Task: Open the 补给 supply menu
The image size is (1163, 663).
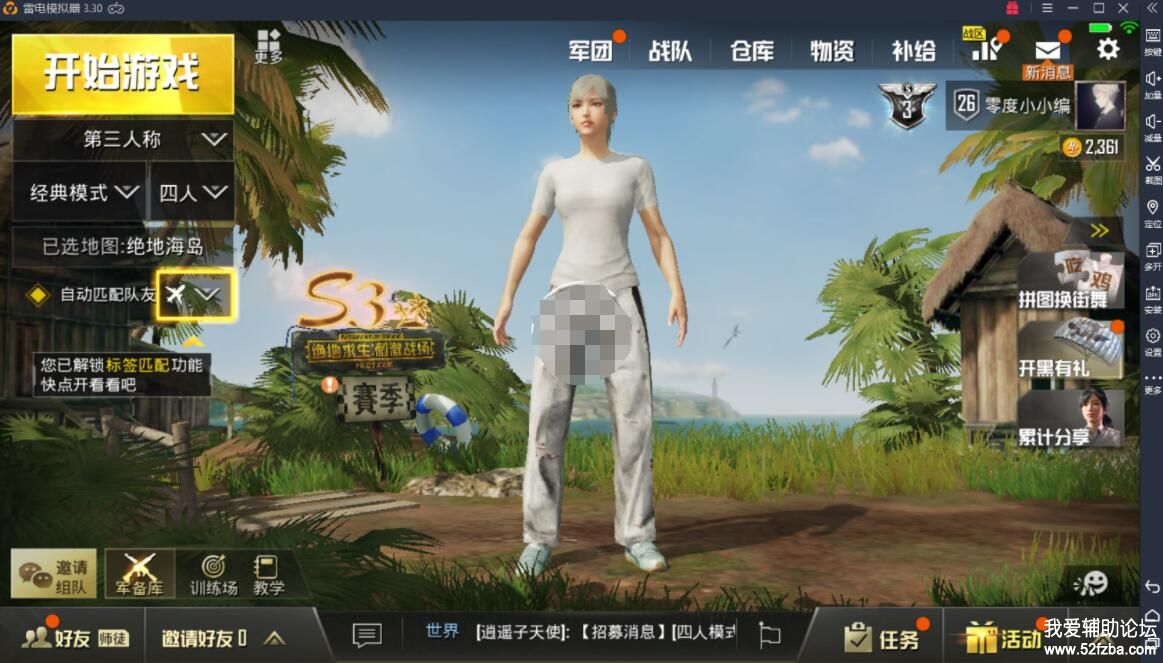Action: [913, 50]
